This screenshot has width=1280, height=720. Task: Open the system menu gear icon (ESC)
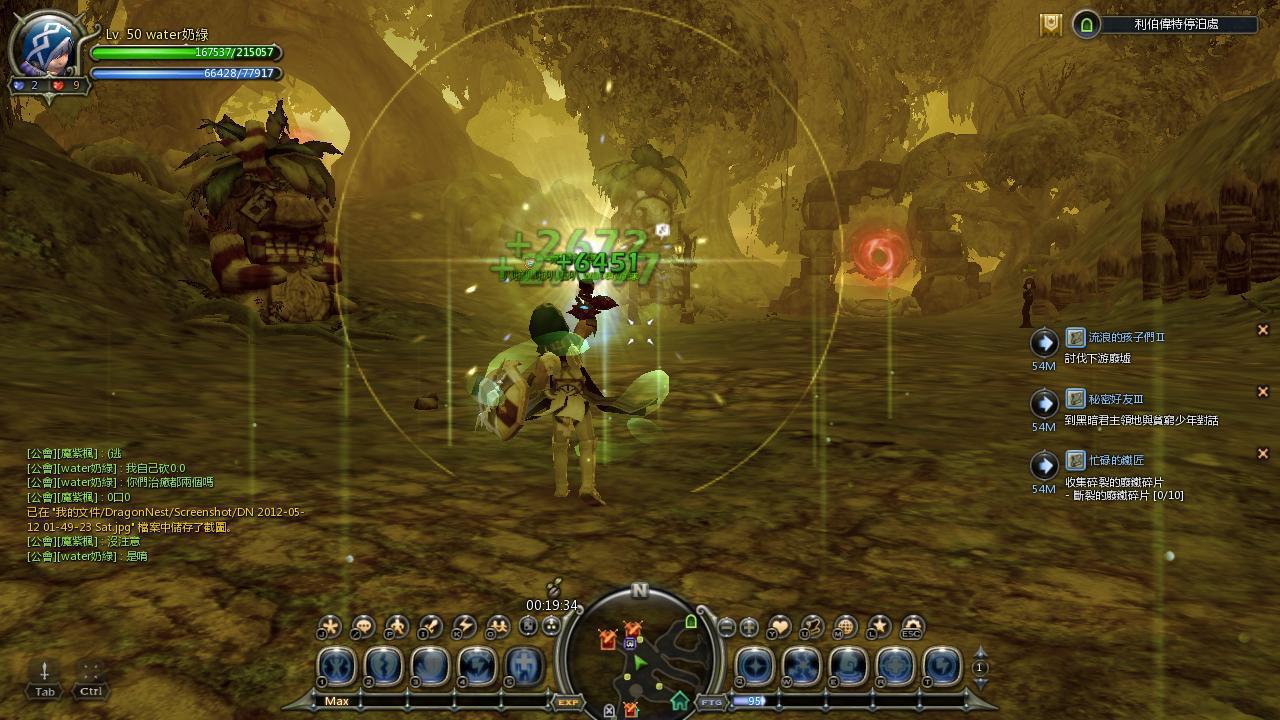tap(911, 627)
